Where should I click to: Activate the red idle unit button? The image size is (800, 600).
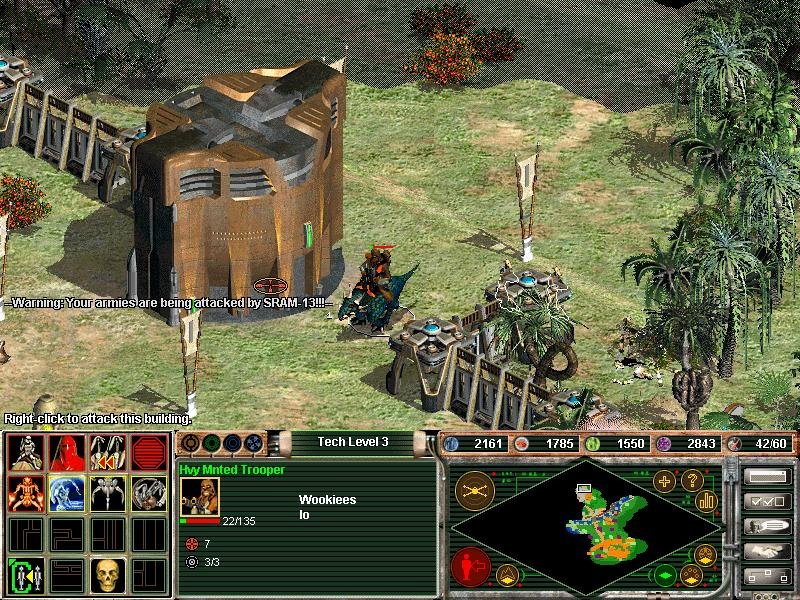(470, 567)
